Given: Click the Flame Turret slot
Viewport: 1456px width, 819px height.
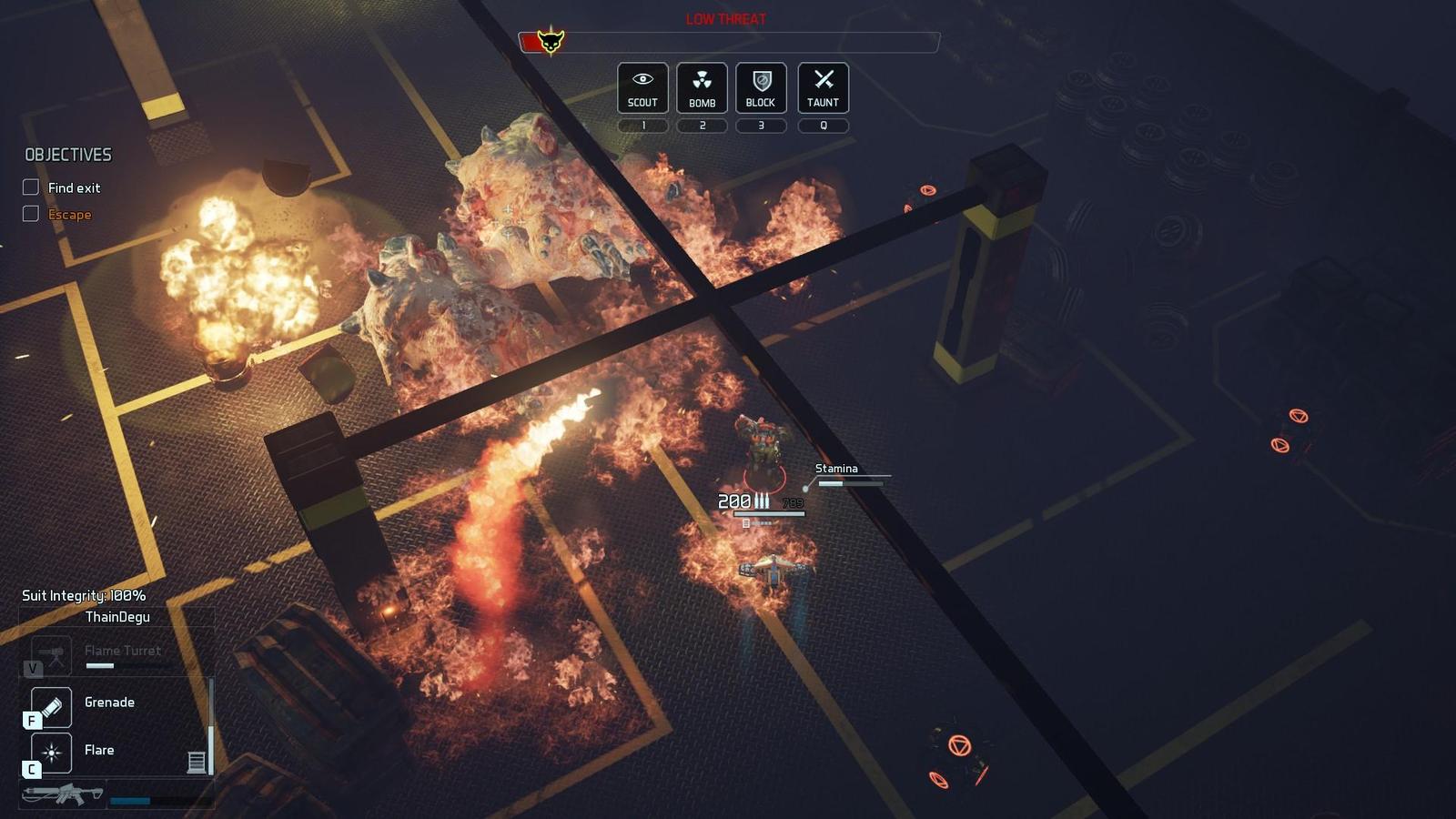Looking at the screenshot, I should tap(52, 653).
